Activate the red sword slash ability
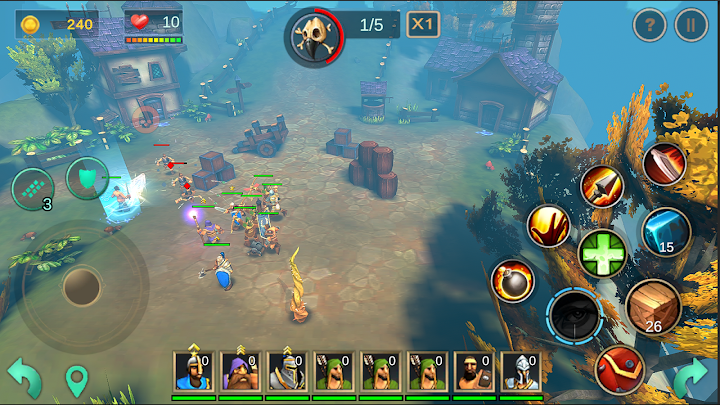The image size is (720, 405). click(664, 164)
